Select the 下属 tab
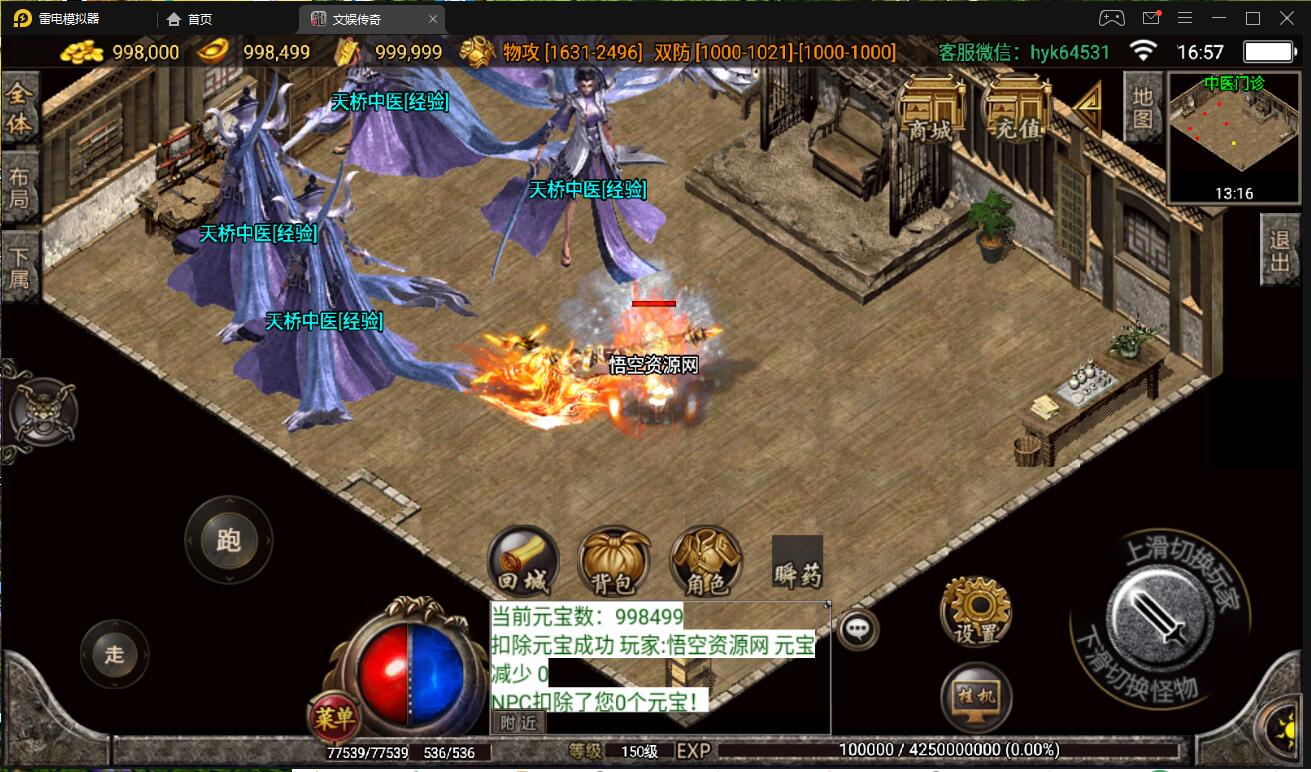The image size is (1311, 772). click(x=19, y=265)
